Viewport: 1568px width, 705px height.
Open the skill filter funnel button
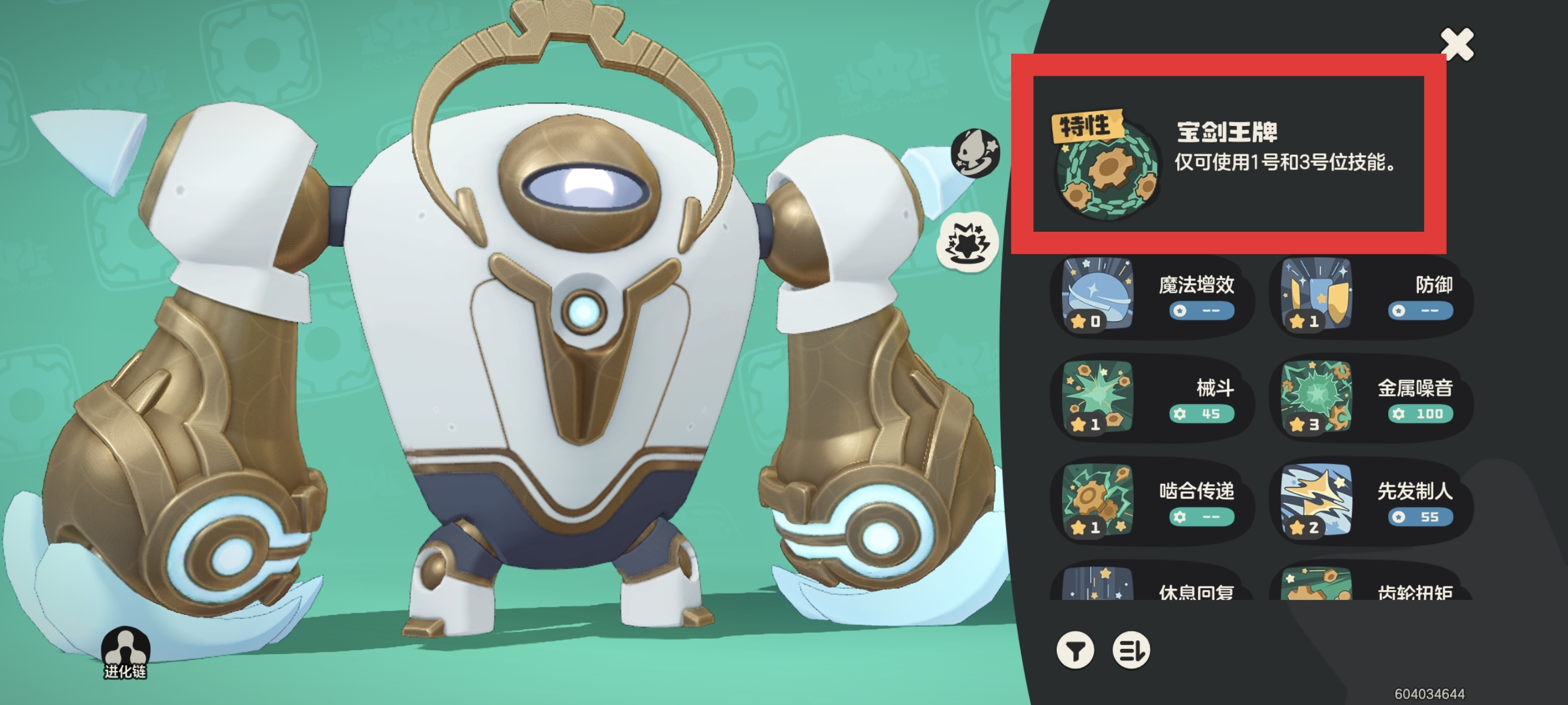(x=1075, y=650)
